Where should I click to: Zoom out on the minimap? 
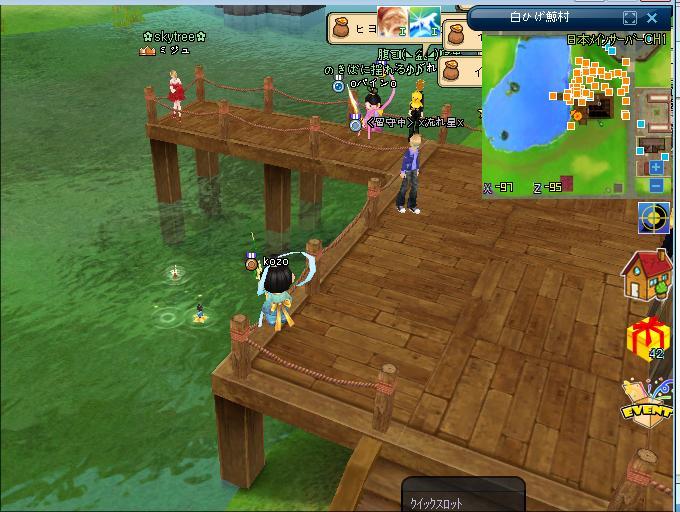656,185
